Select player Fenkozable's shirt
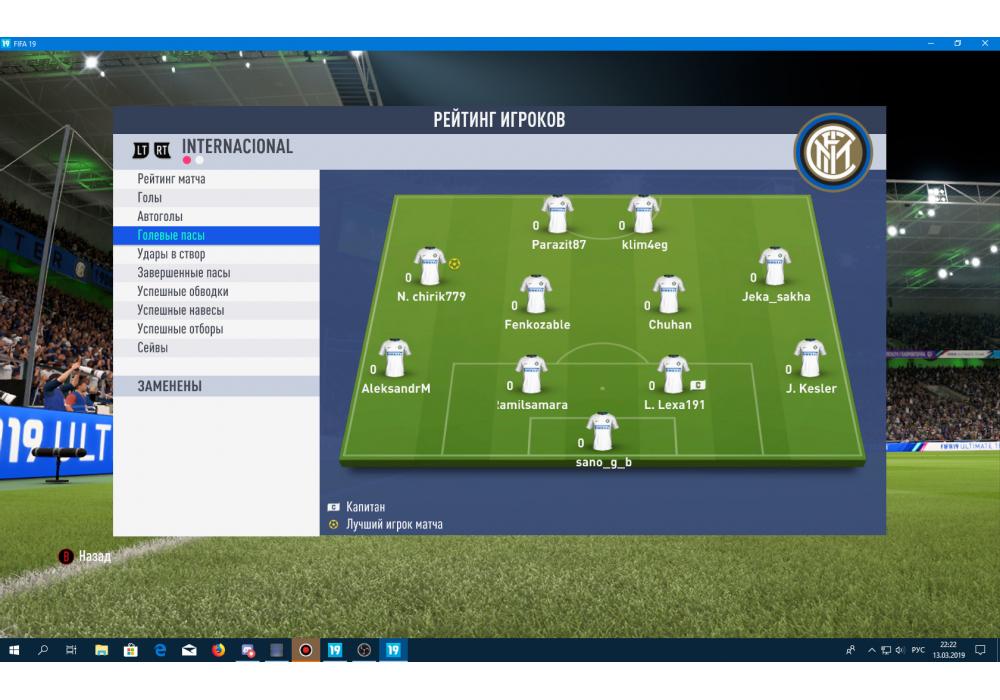The height and width of the screenshot is (700, 1000). pyautogui.click(x=537, y=295)
